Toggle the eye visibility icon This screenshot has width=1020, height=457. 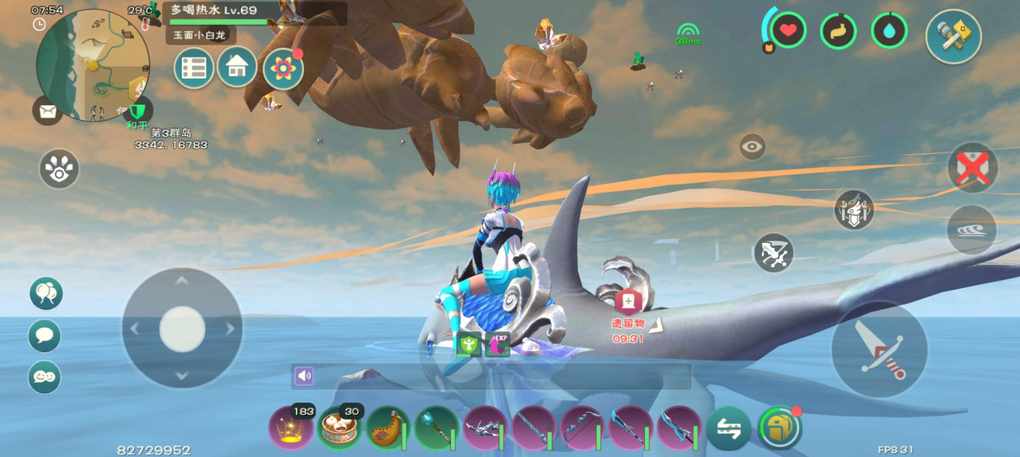pos(752,146)
